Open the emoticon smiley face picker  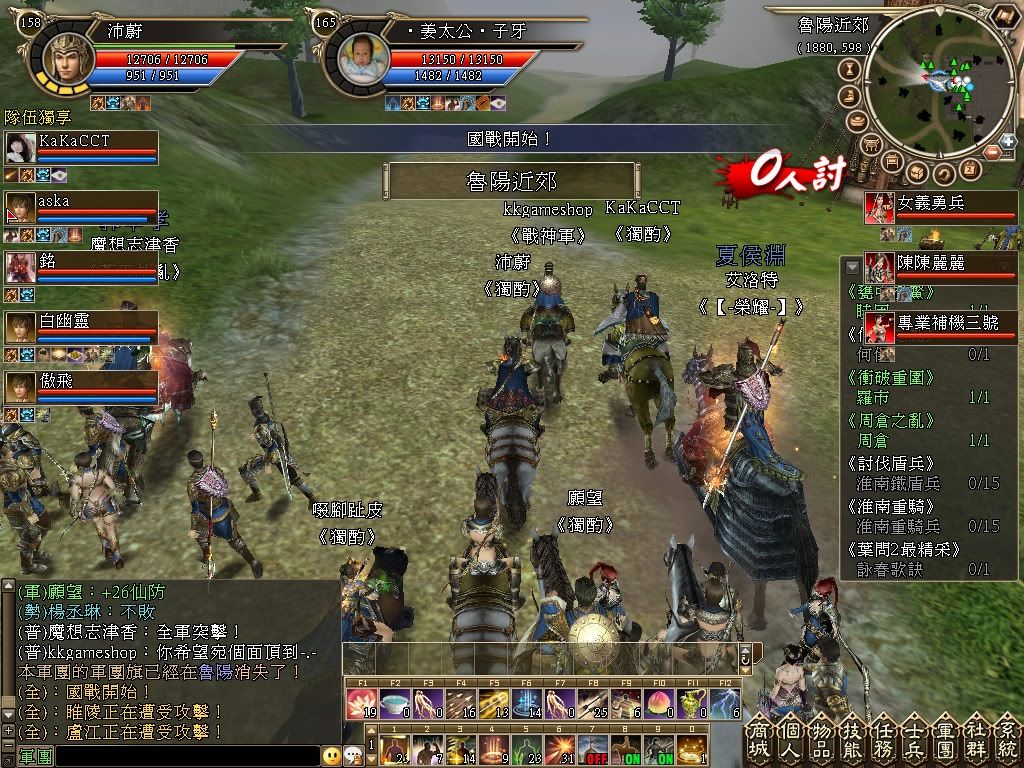pyautogui.click(x=331, y=756)
